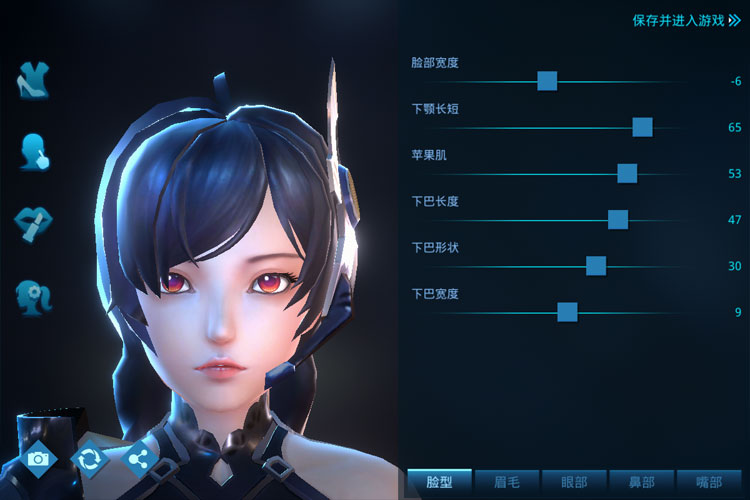Image resolution: width=750 pixels, height=500 pixels.
Task: Click the 下巴形状 slider handle
Action: tap(596, 266)
